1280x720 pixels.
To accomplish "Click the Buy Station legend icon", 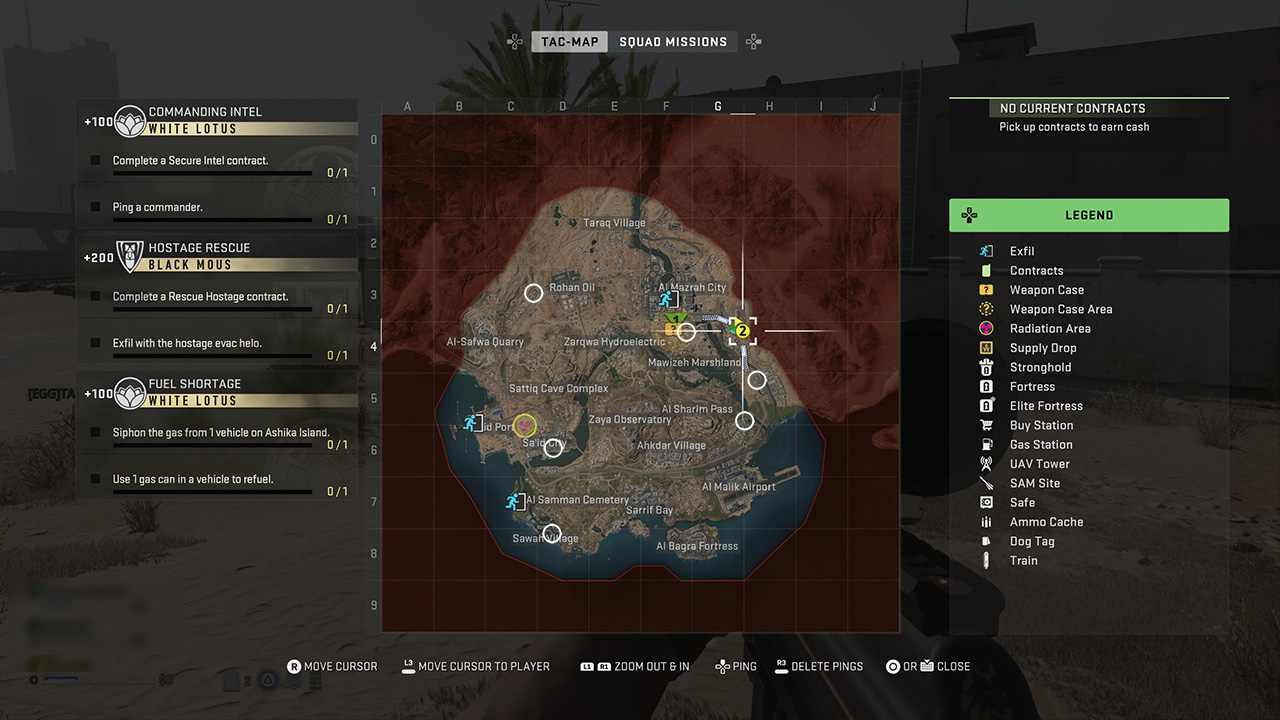I will [x=986, y=425].
